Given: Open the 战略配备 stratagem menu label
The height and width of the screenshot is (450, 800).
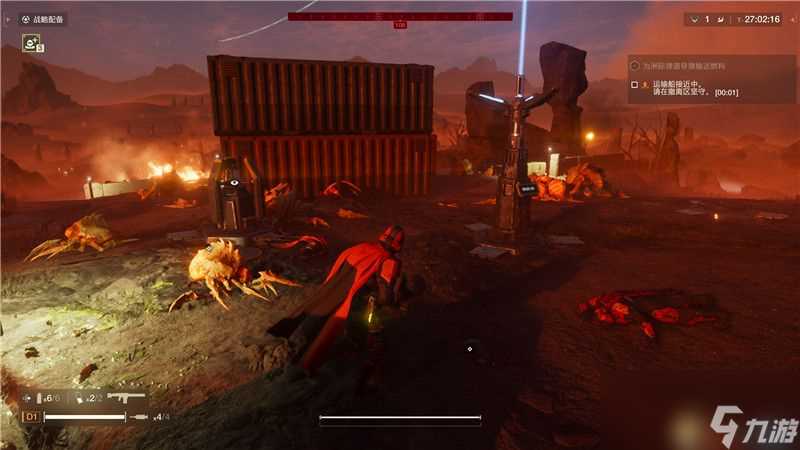Looking at the screenshot, I should [x=43, y=19].
